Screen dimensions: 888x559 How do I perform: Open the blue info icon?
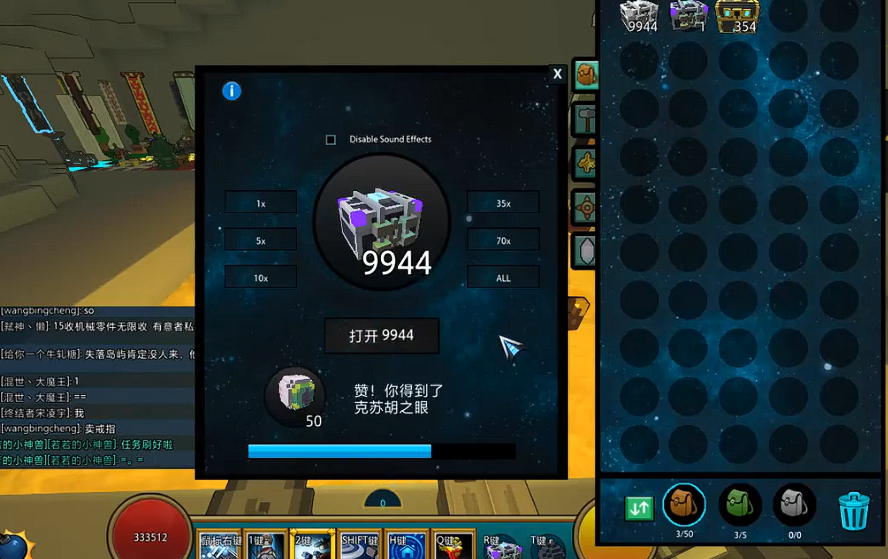232,91
